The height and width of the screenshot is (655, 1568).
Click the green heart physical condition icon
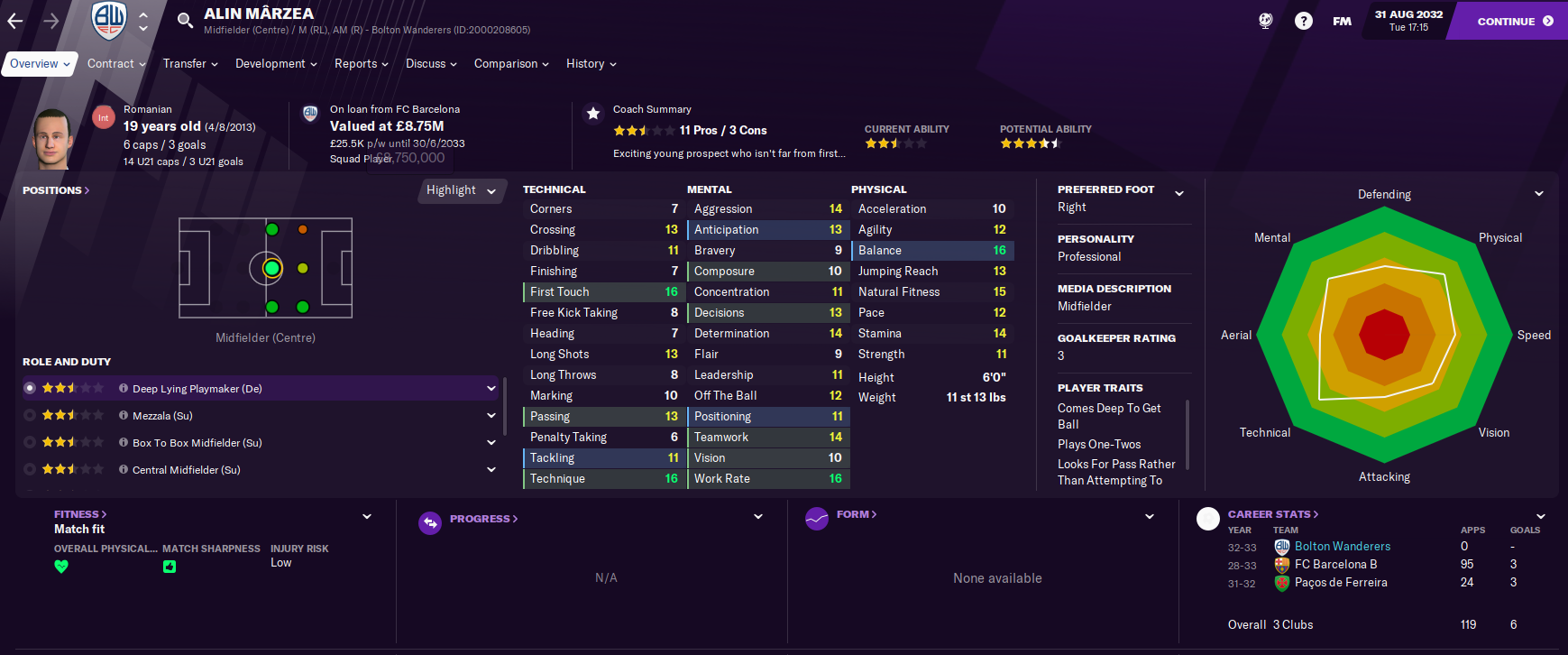[61, 567]
